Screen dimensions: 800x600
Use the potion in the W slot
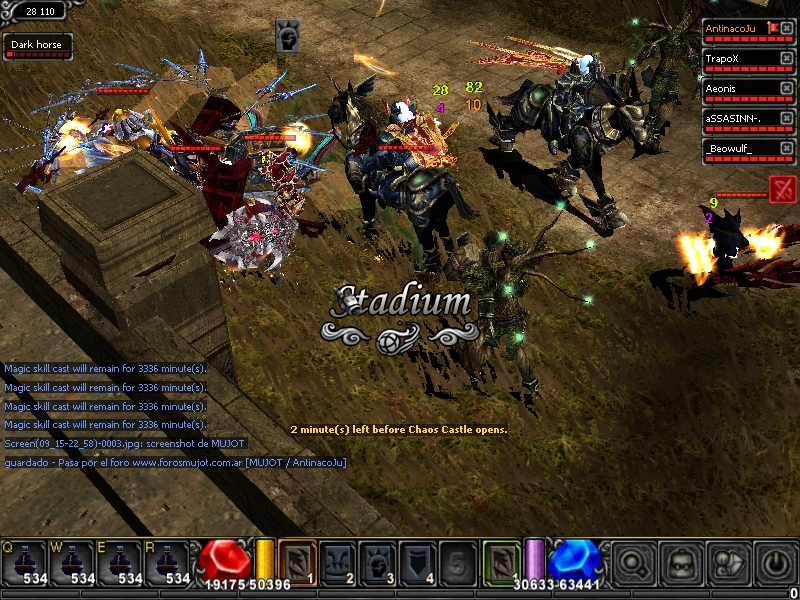[73, 562]
